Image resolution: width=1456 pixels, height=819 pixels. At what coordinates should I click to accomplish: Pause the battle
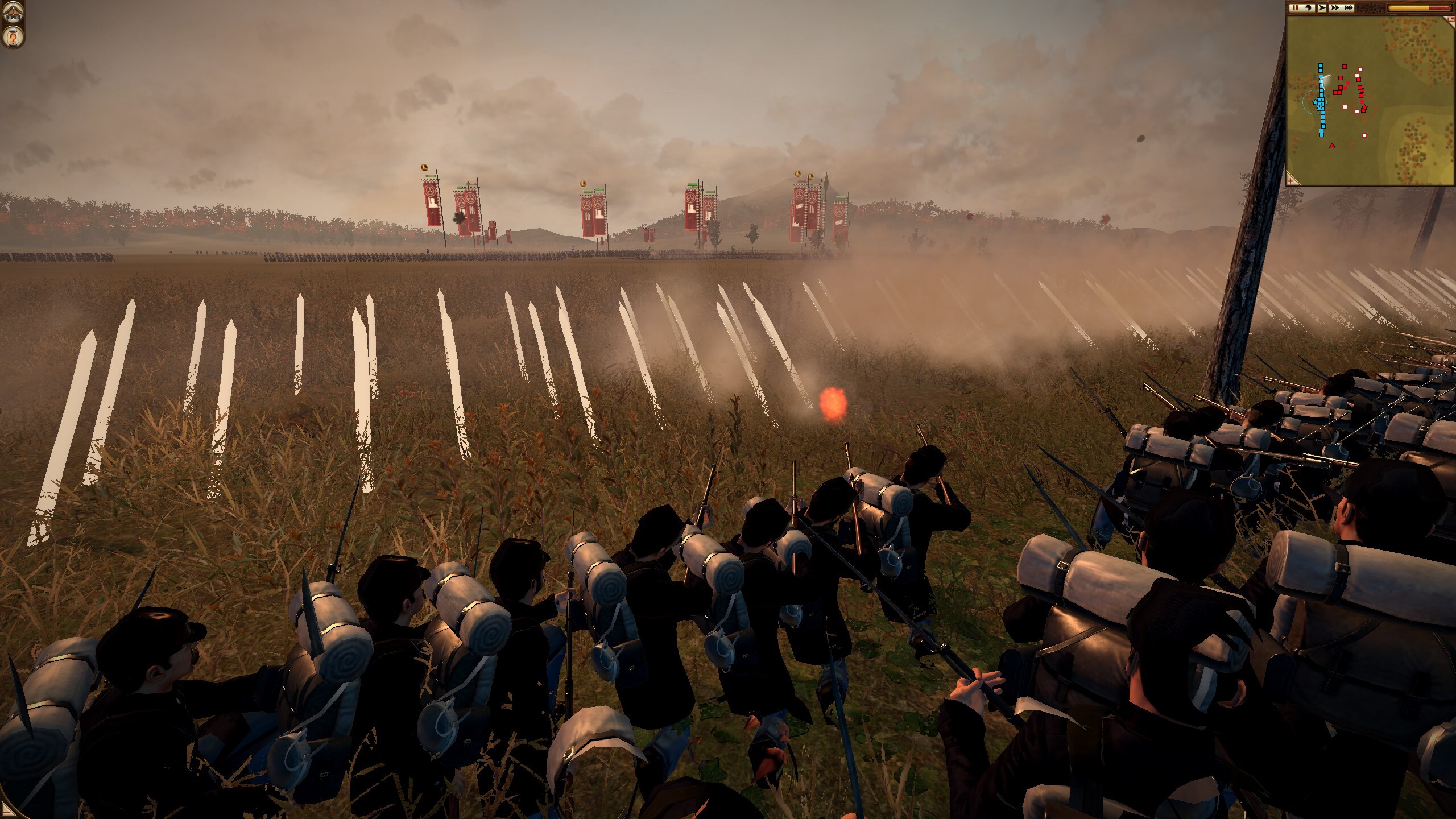(x=1294, y=8)
